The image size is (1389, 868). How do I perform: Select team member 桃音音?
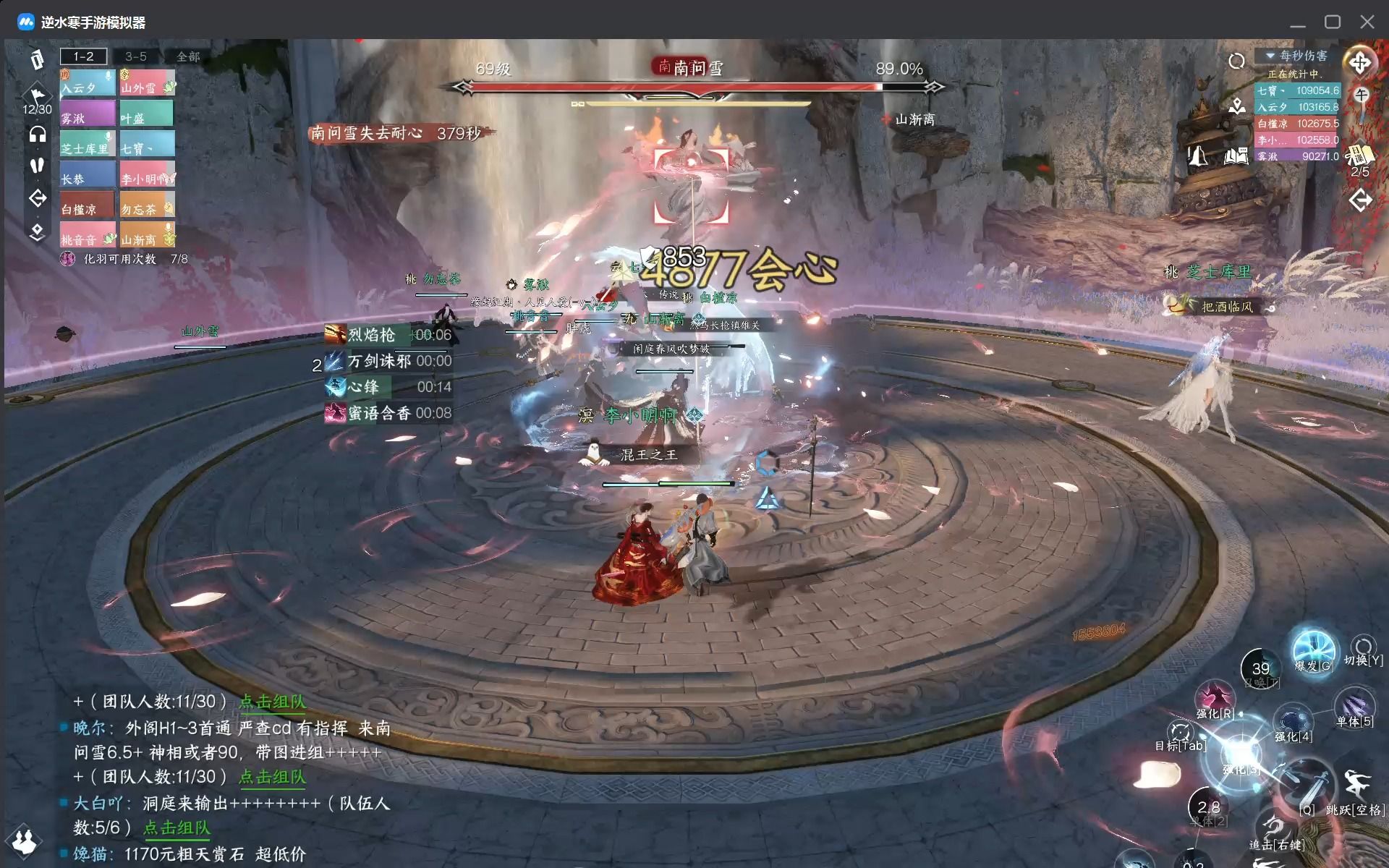click(x=87, y=234)
